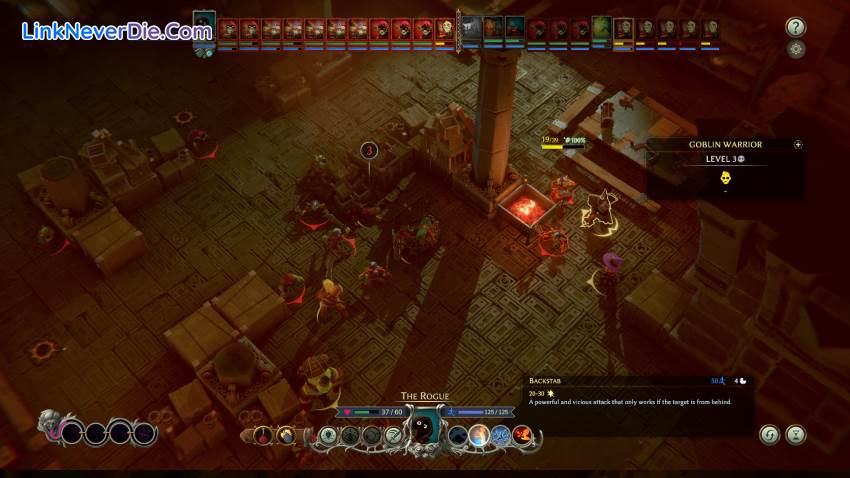
Task: Use the red potion consumable slot
Action: pos(263,435)
